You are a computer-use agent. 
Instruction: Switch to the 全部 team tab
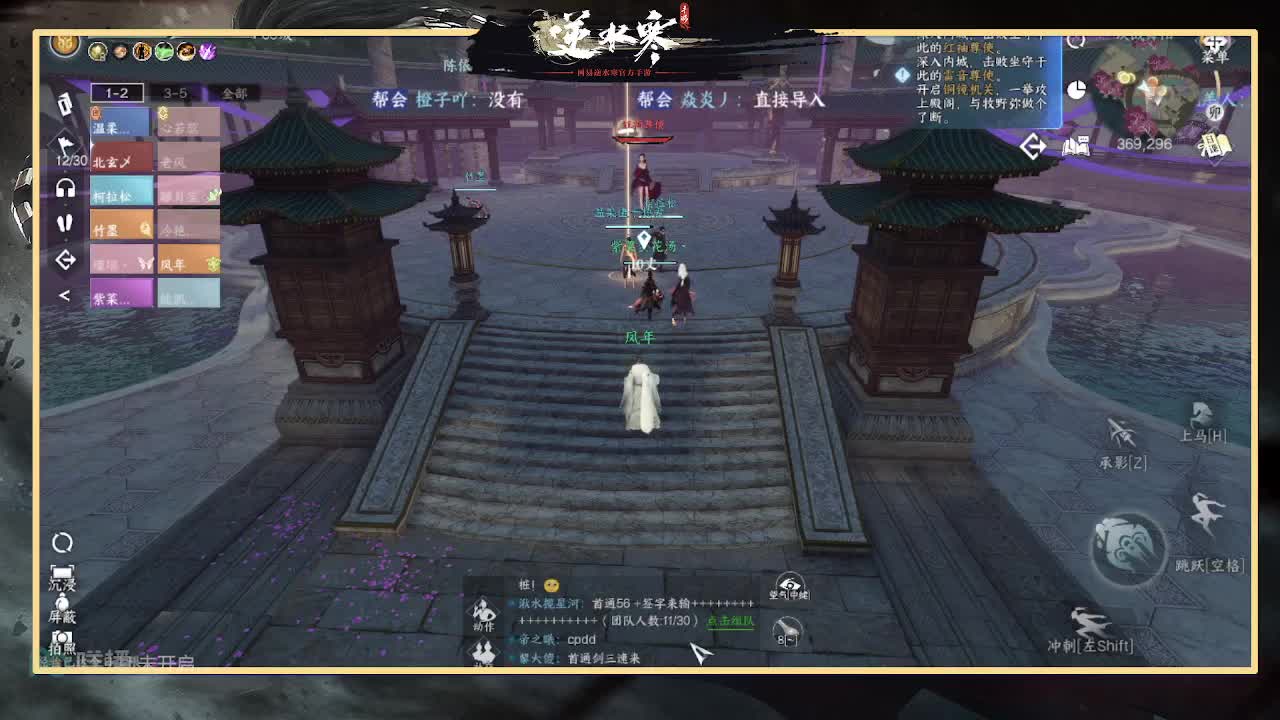[235, 93]
